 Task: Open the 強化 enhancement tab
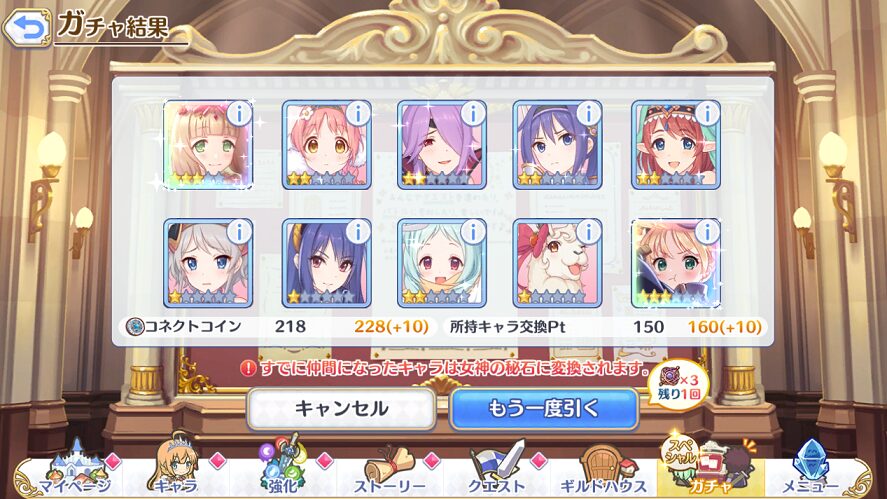click(x=282, y=470)
